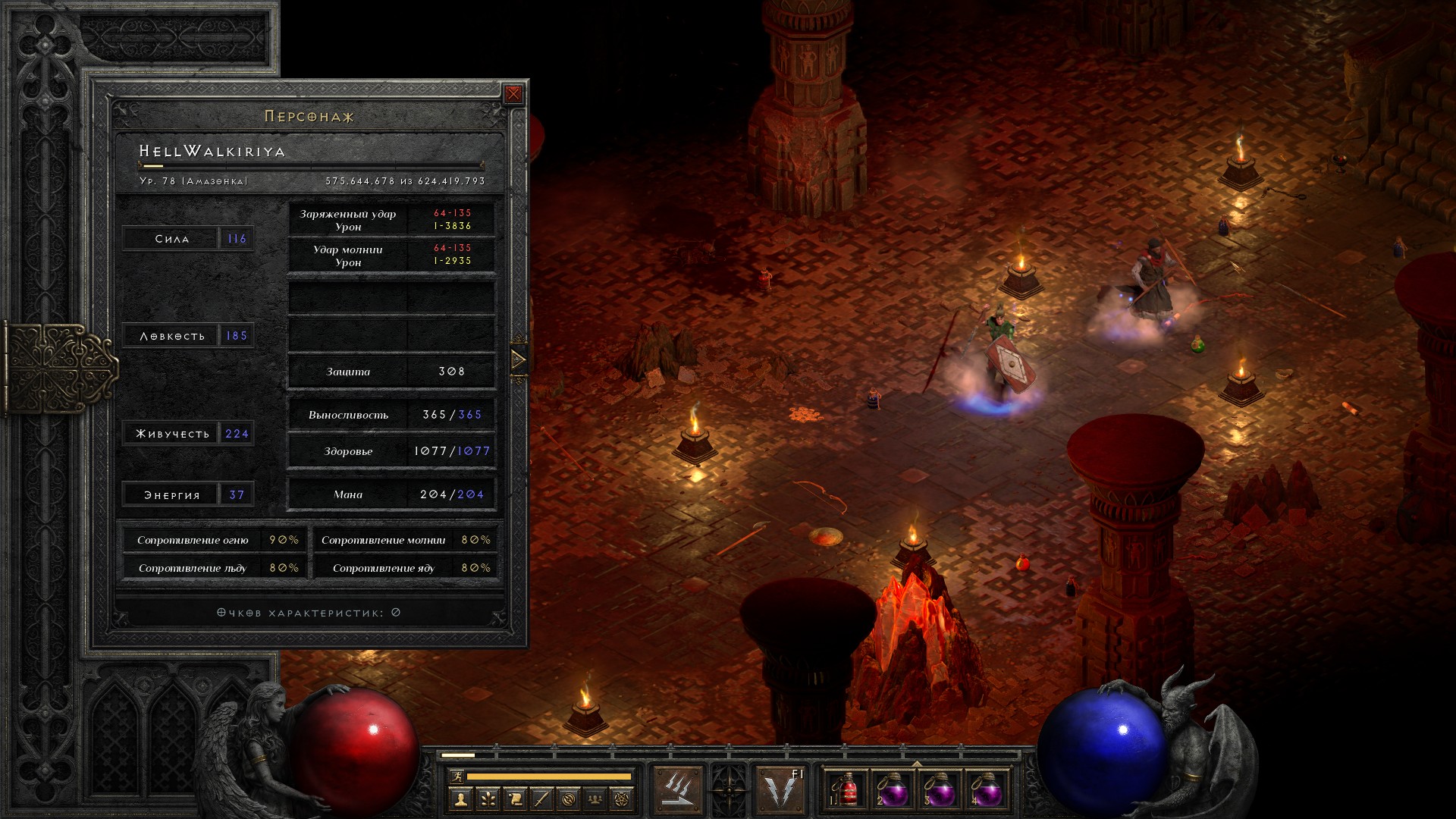Use the red healing potion in belt slot 1
The width and height of the screenshot is (1456, 819).
coord(848,790)
